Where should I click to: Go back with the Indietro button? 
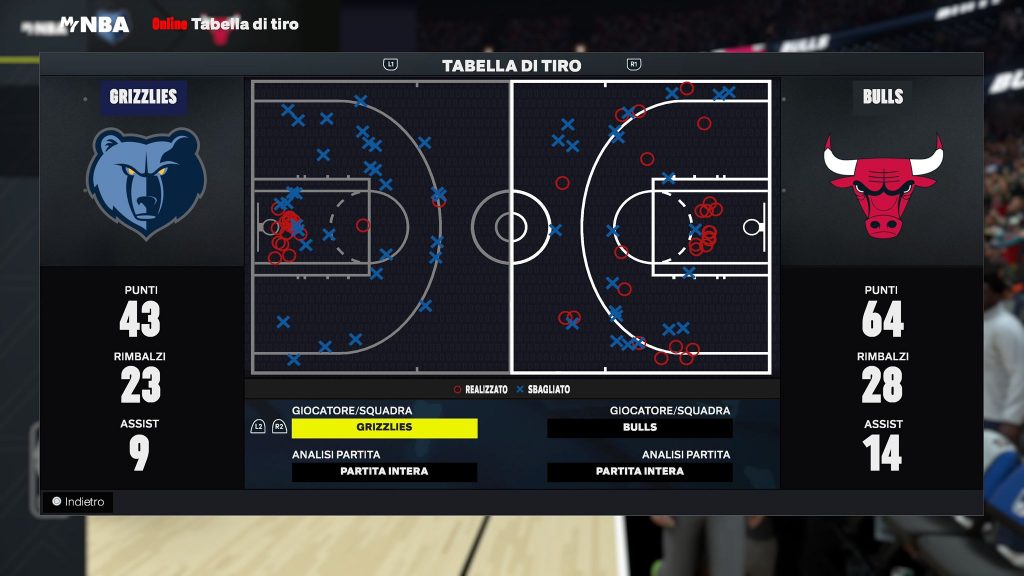[x=78, y=502]
